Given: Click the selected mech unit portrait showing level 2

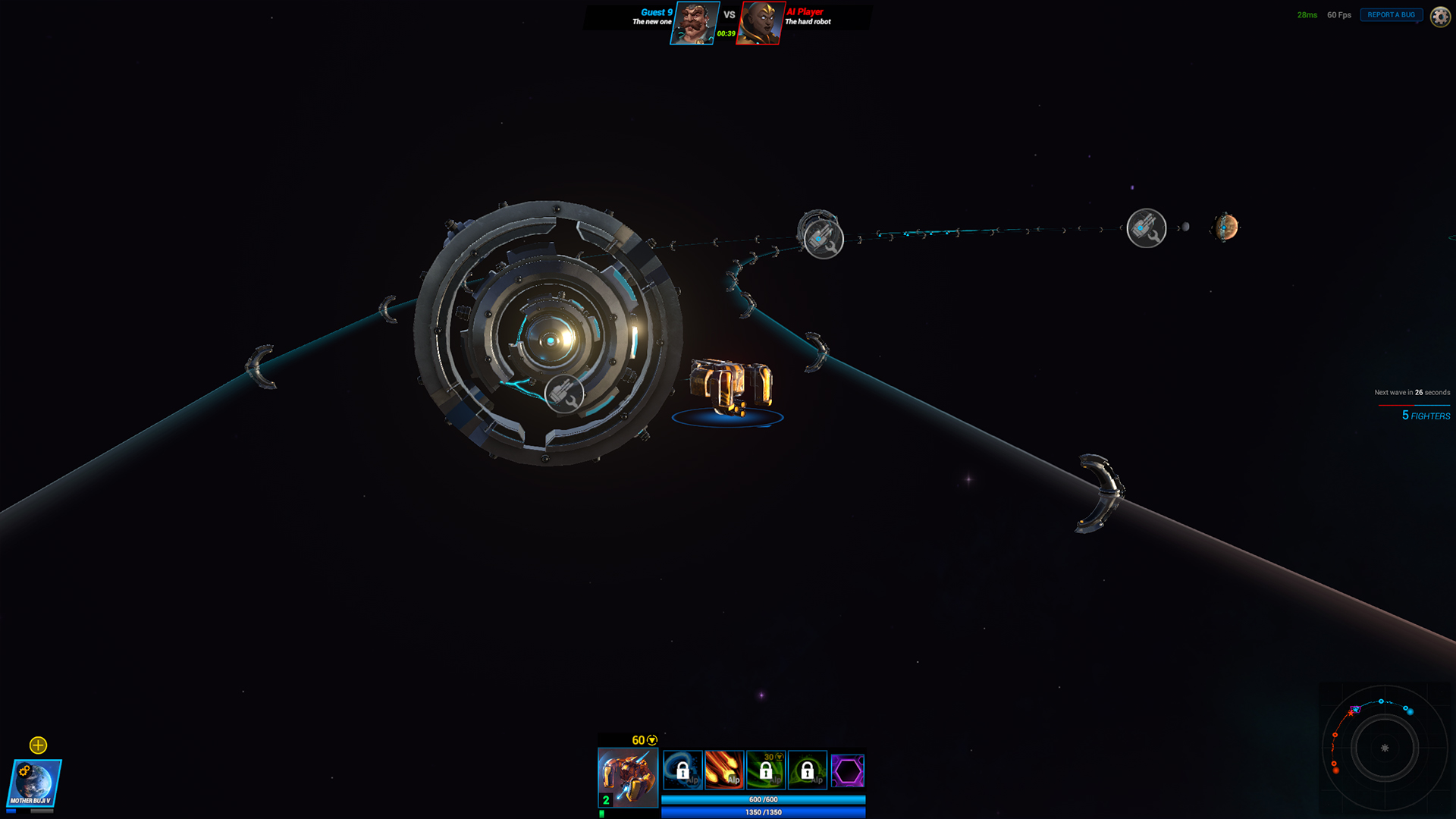Looking at the screenshot, I should [628, 777].
